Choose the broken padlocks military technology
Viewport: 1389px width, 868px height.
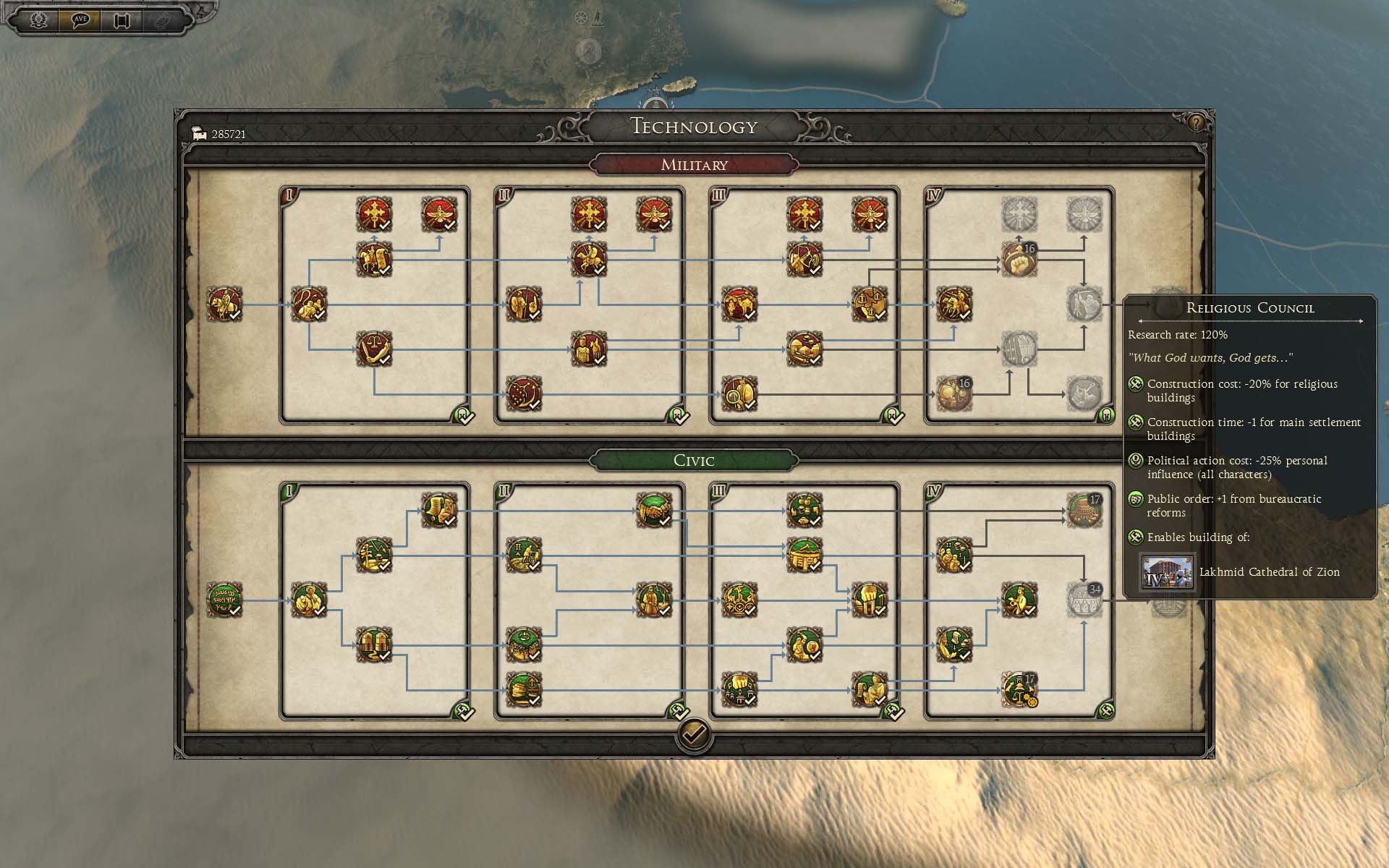(868, 304)
